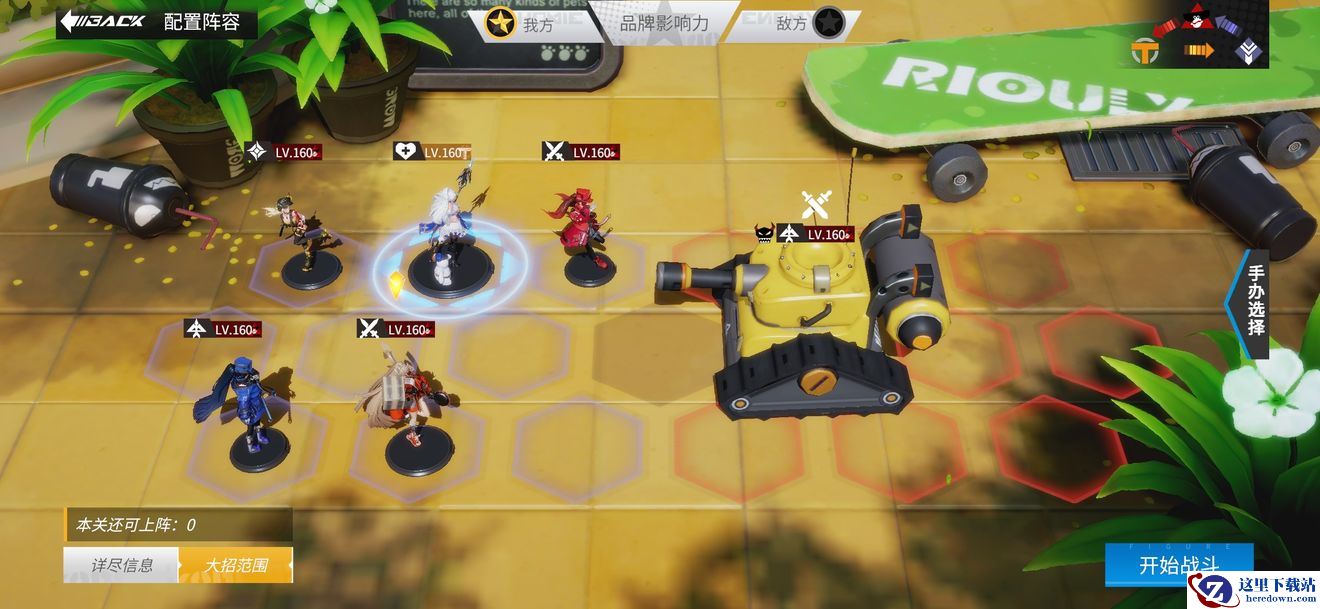
Task: Go back using the BACK button
Action: [x=104, y=22]
